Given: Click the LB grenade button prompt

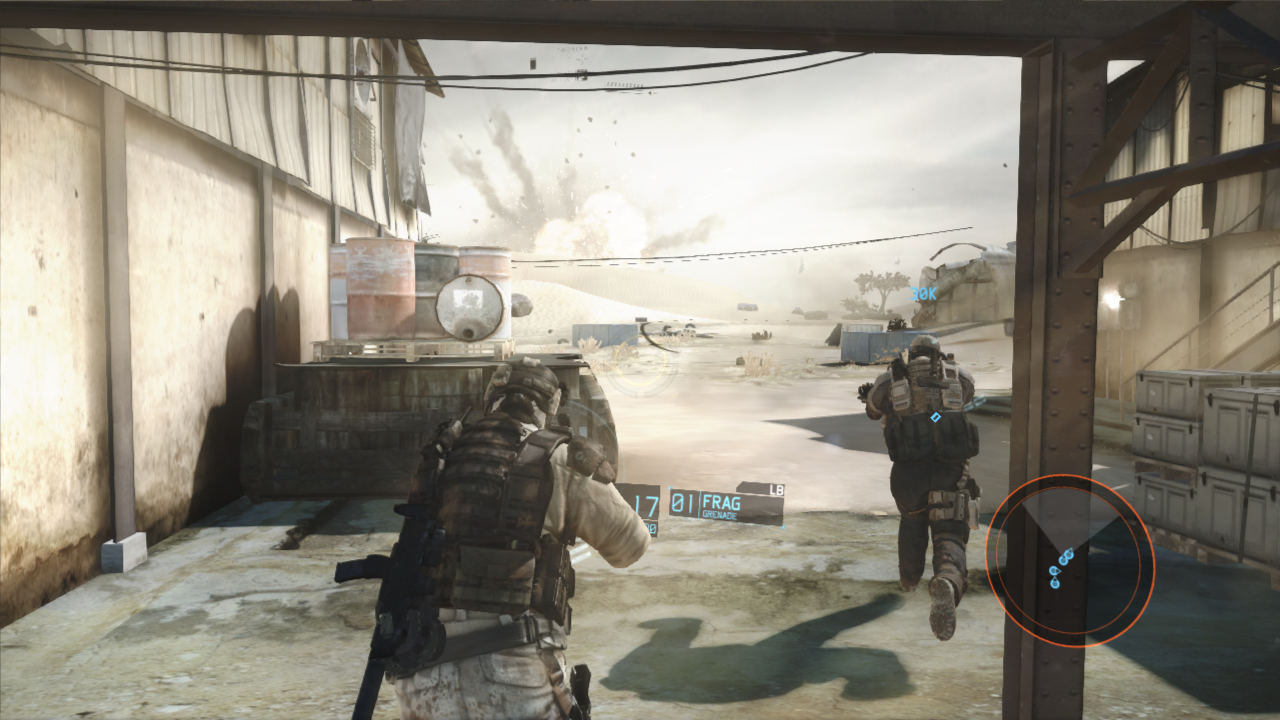Looking at the screenshot, I should pos(775,491).
